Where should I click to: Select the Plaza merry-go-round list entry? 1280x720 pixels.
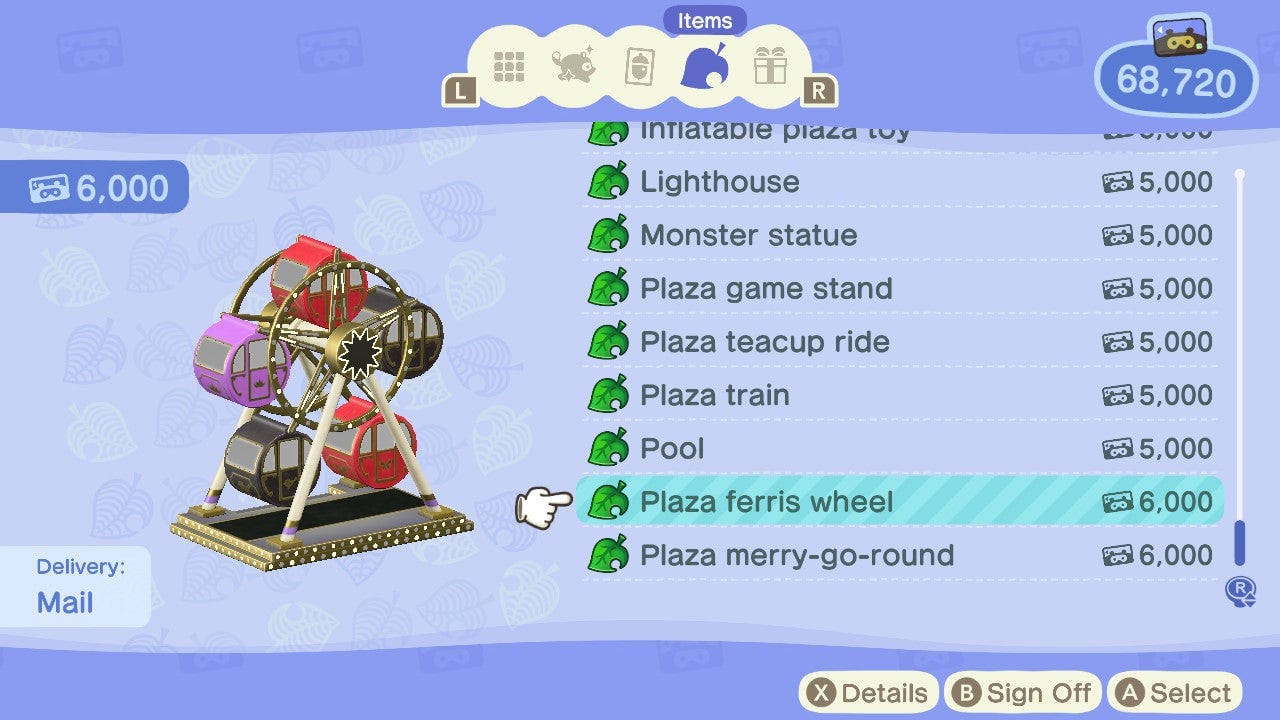pos(800,555)
